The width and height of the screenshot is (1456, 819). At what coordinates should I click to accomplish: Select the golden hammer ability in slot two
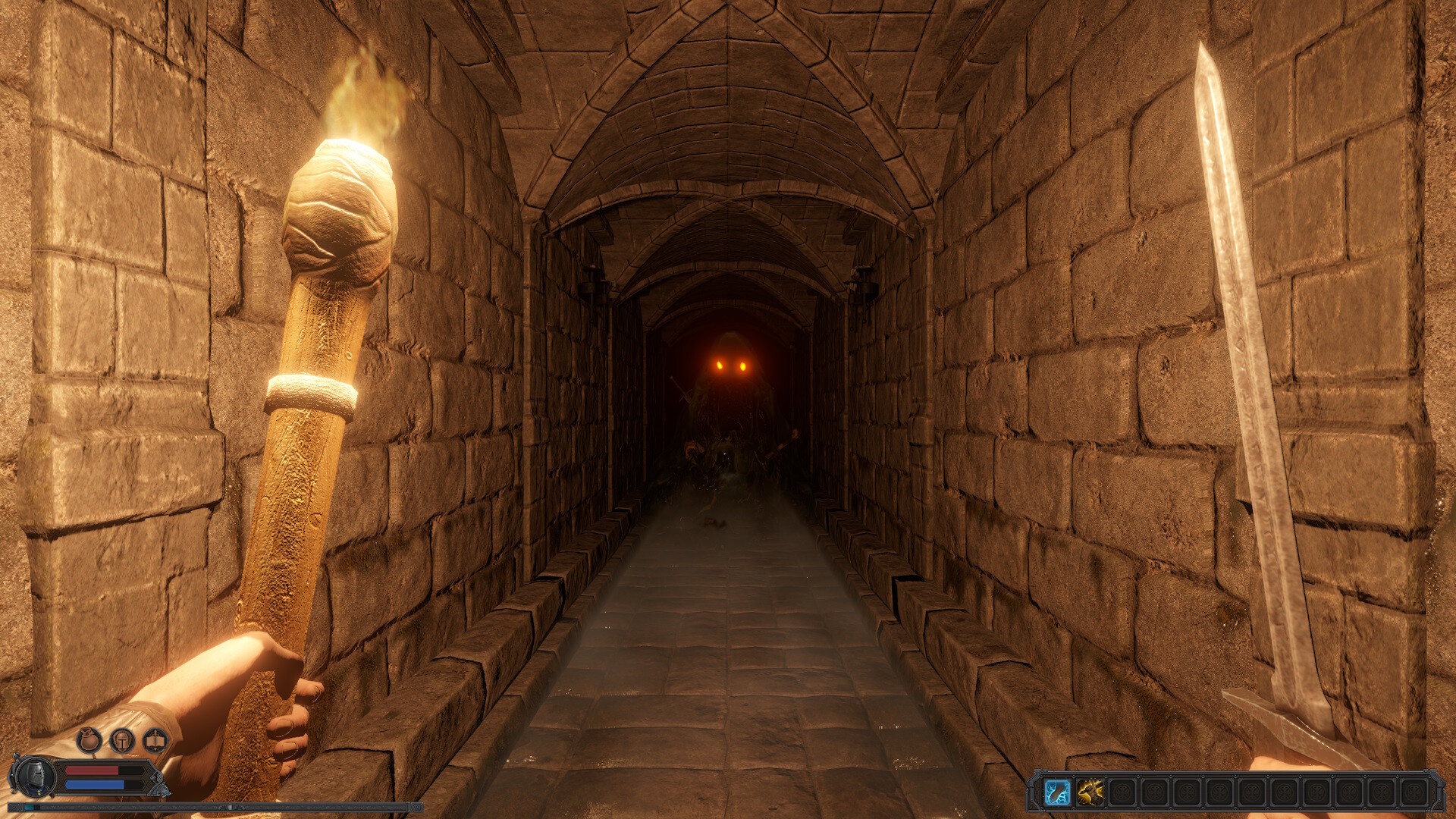click(1090, 792)
